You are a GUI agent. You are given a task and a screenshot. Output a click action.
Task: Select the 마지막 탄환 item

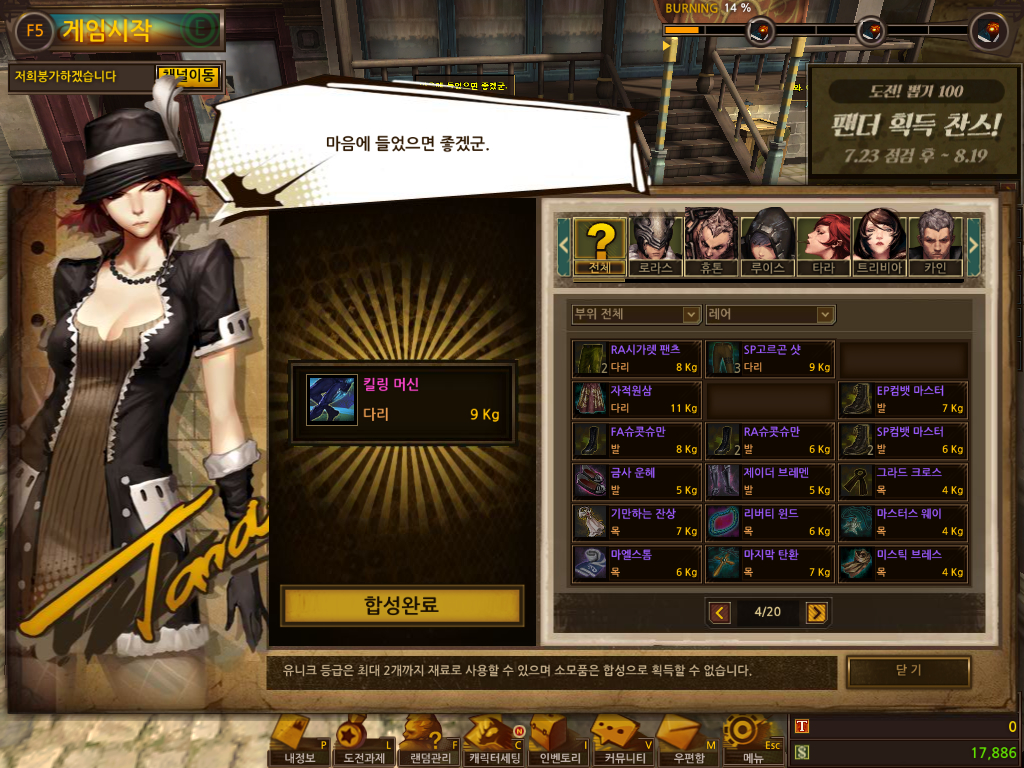click(770, 563)
